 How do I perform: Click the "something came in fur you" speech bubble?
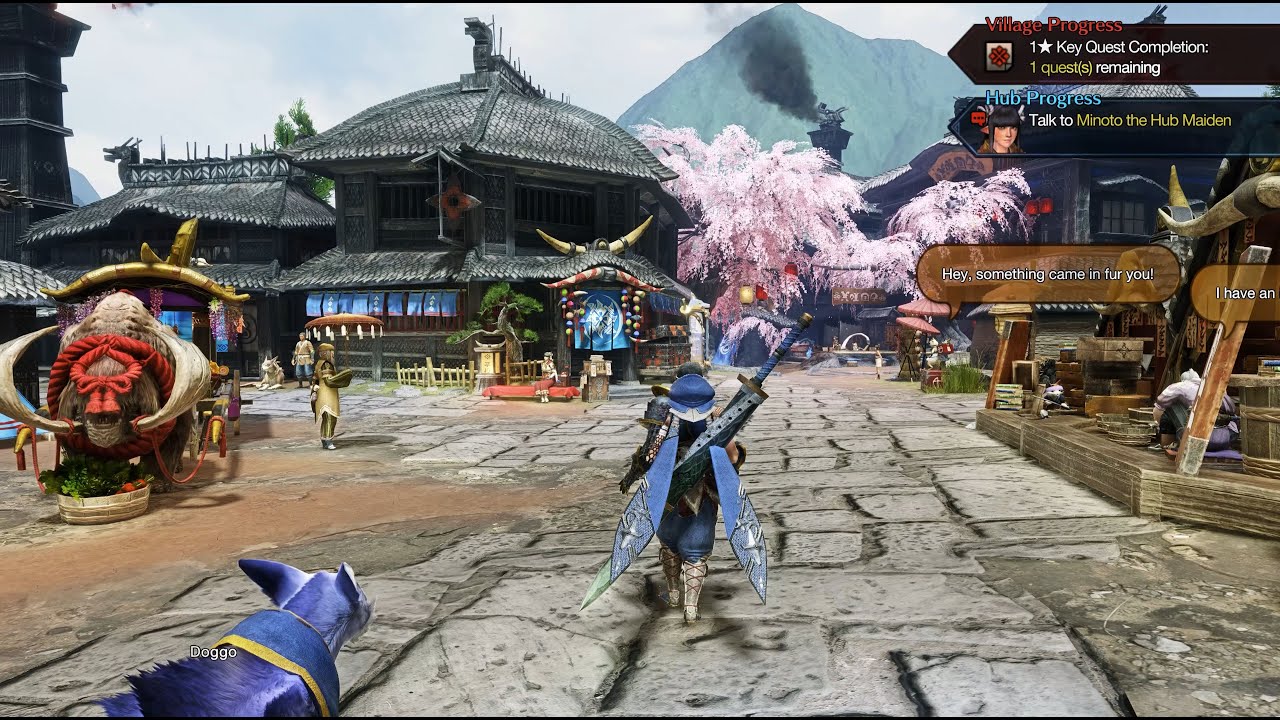[x=1047, y=274]
